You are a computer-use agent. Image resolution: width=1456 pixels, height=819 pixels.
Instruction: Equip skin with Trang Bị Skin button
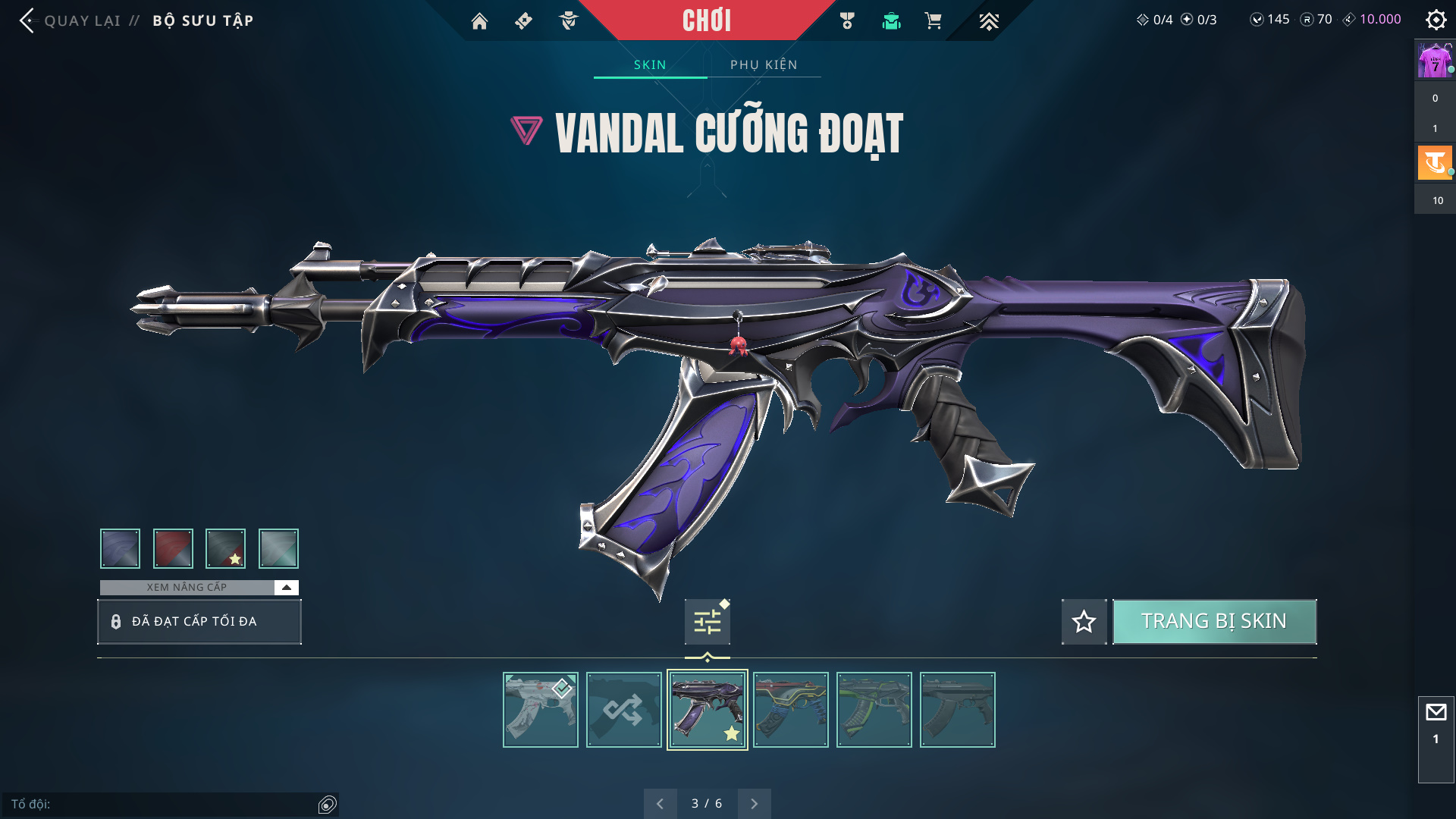(1214, 622)
